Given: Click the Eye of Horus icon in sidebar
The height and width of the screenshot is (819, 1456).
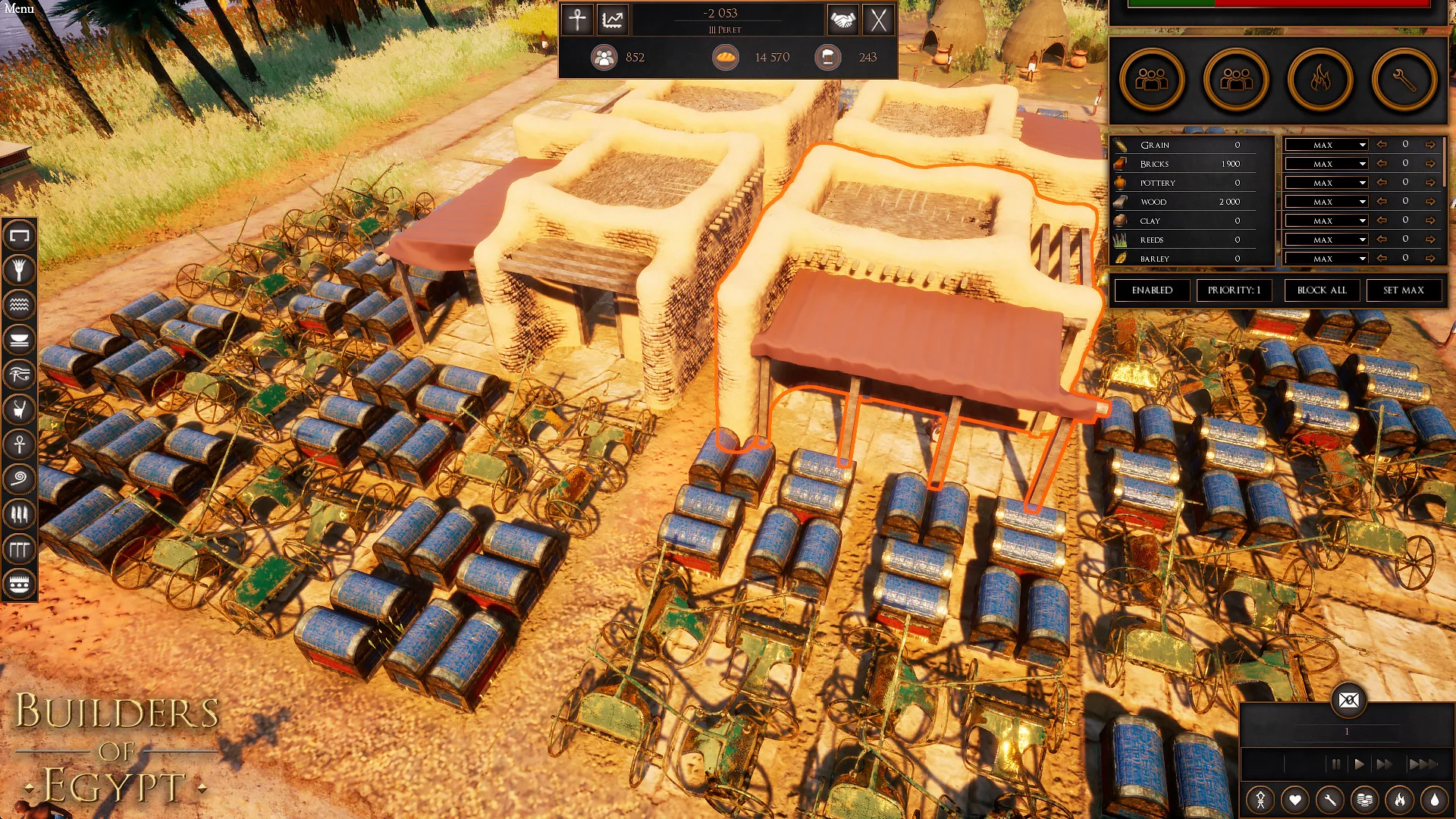Looking at the screenshot, I should [20, 374].
